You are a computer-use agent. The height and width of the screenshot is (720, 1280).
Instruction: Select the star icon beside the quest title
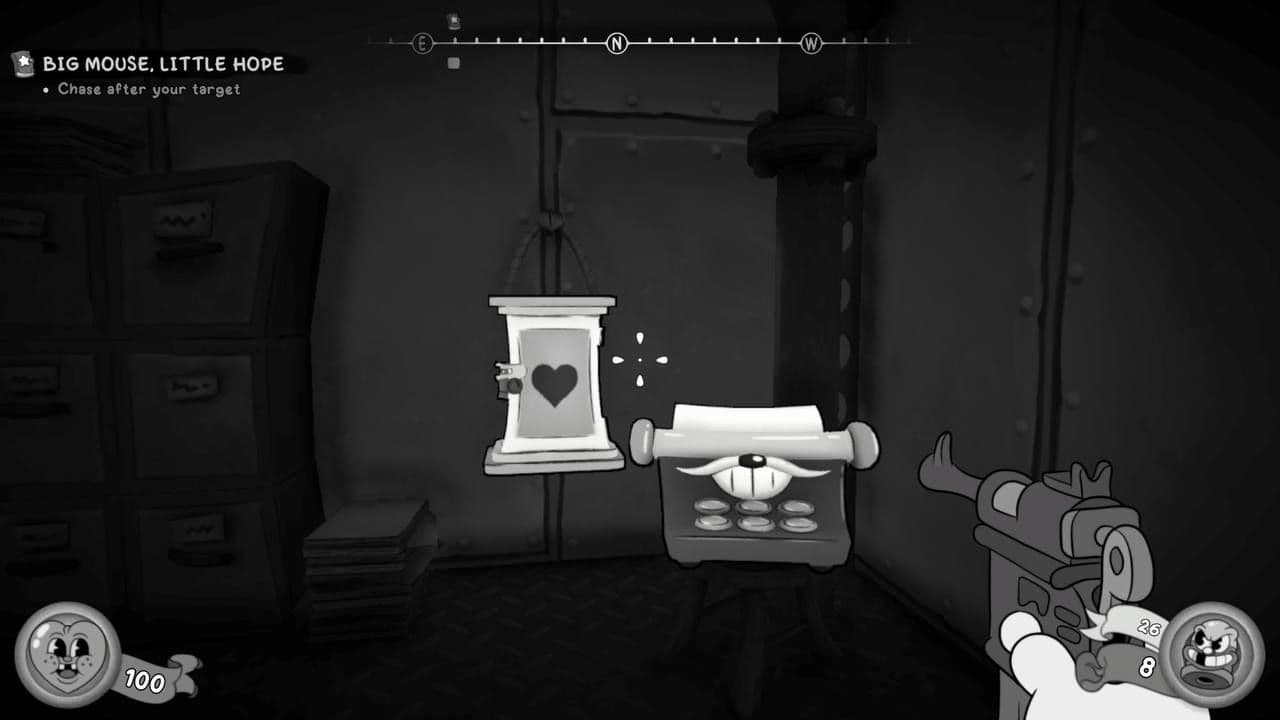point(22,63)
